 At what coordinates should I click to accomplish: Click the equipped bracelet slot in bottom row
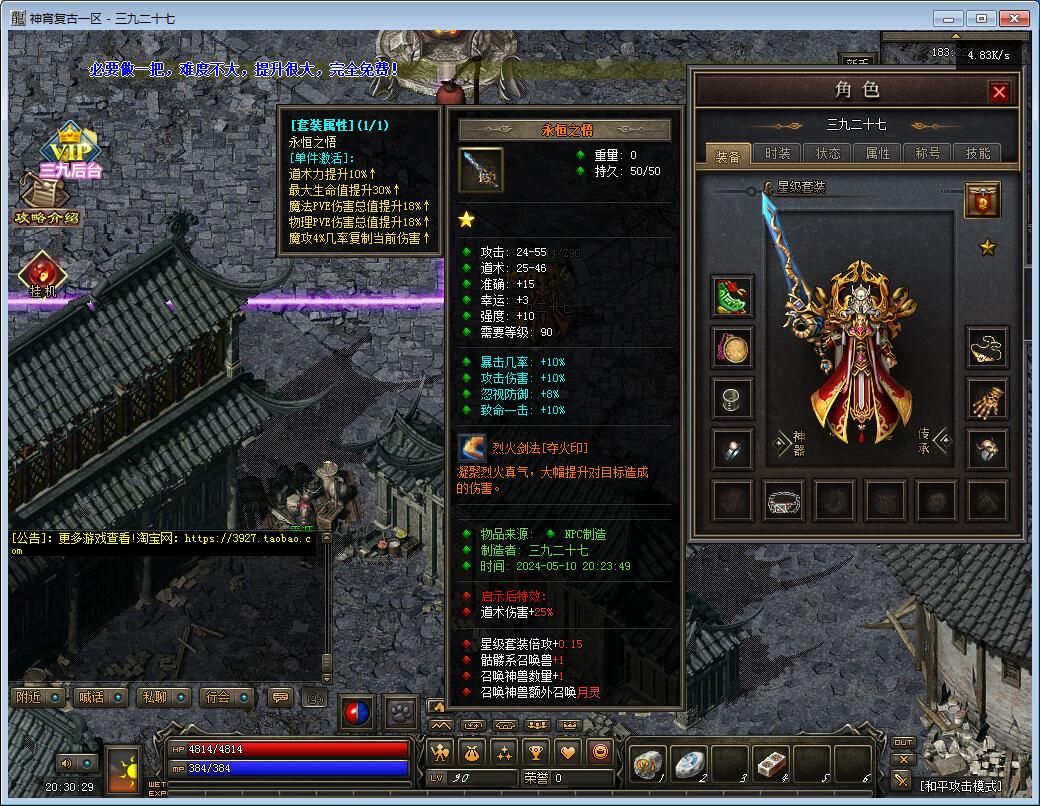click(784, 499)
